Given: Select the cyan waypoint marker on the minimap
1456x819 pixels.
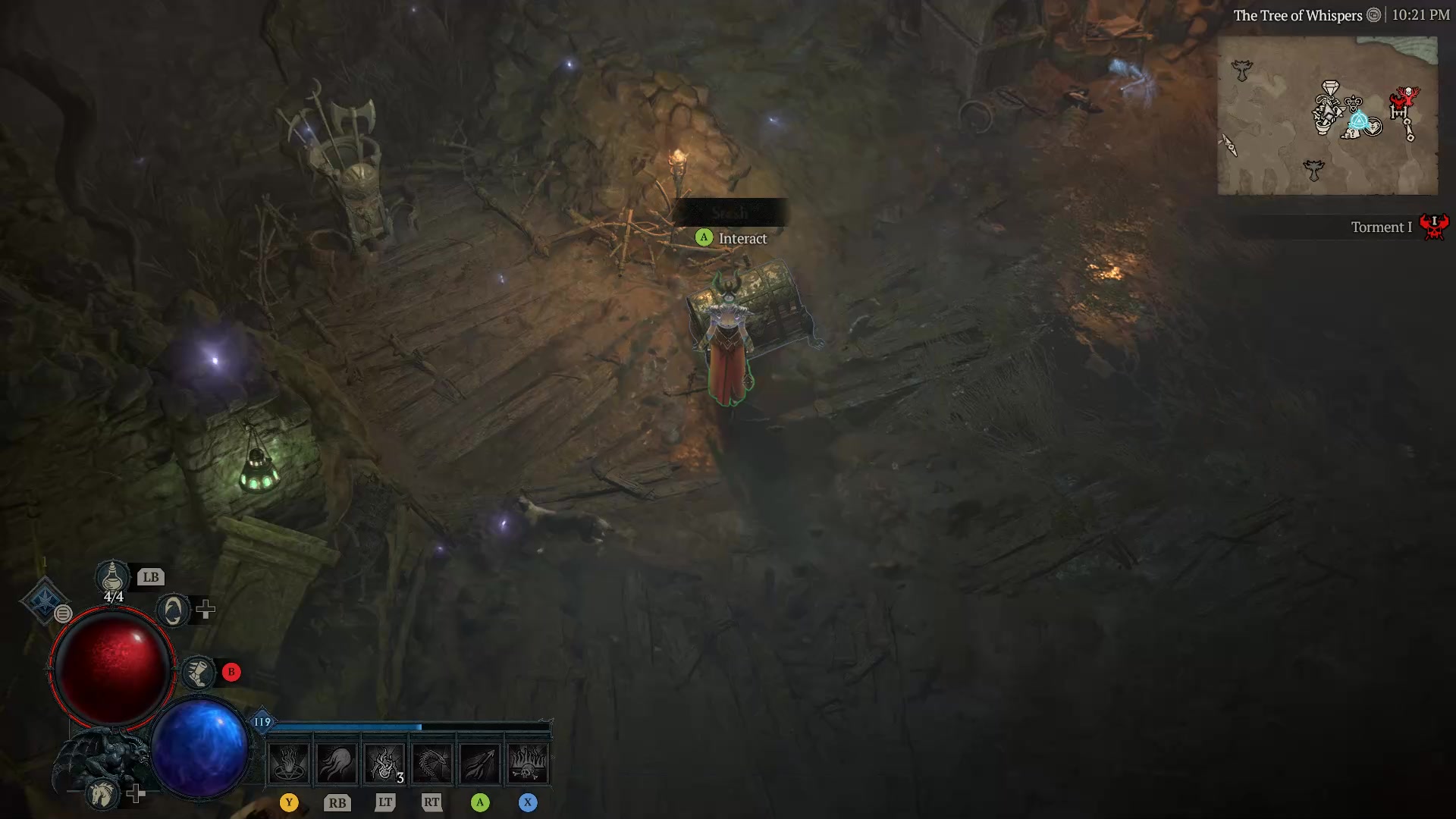Looking at the screenshot, I should coord(1360,120).
